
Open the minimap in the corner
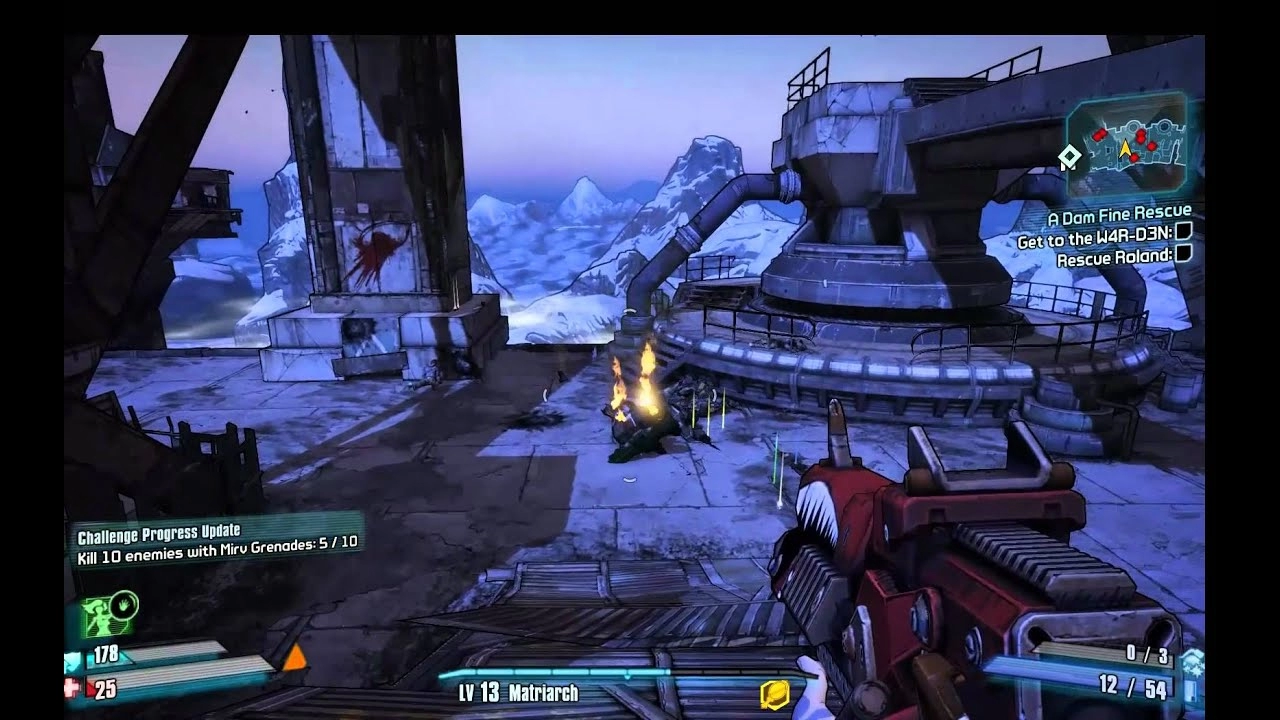point(1127,141)
